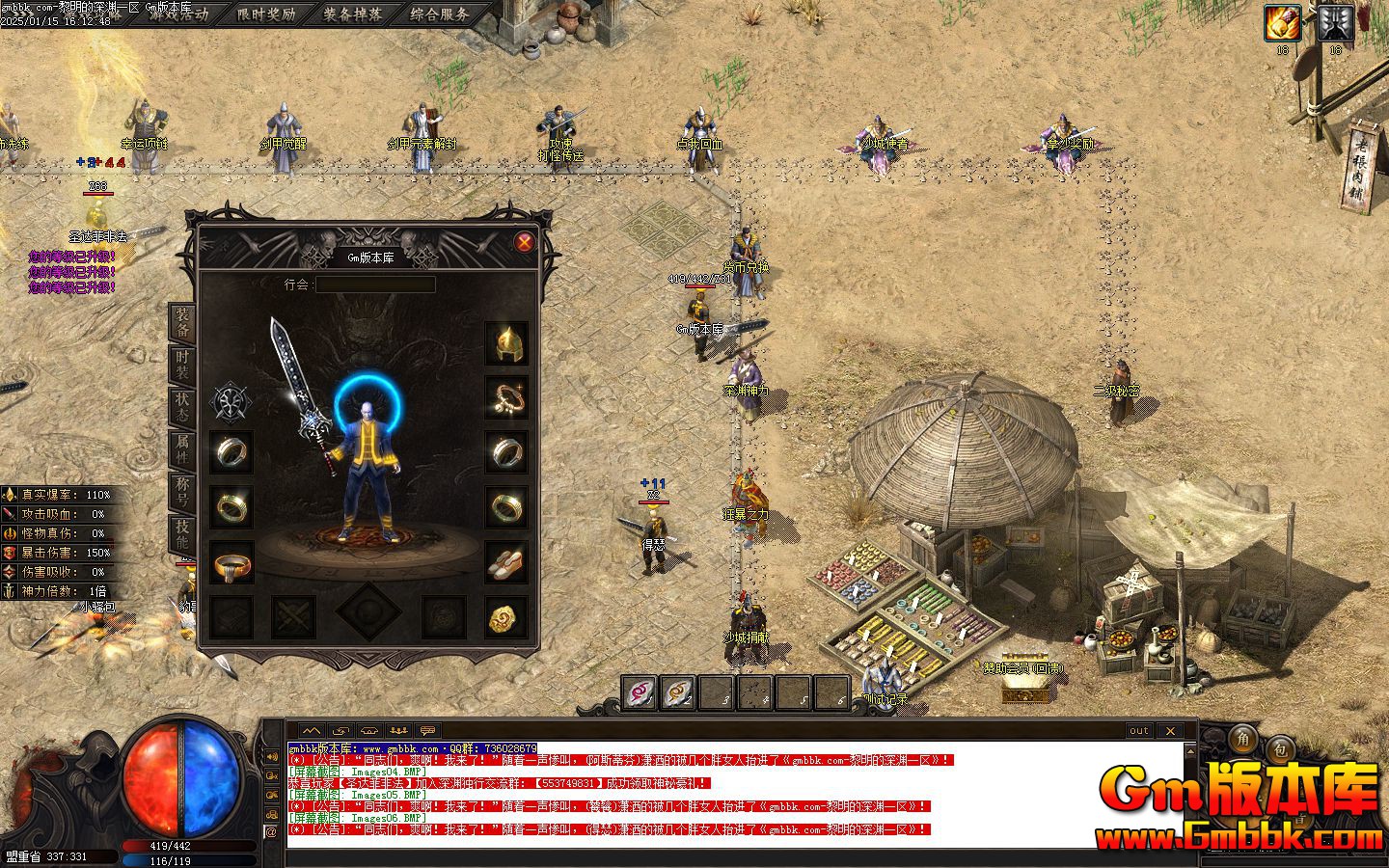Image resolution: width=1389 pixels, height=868 pixels.
Task: Select the white shoes equipment slot
Action: [506, 561]
